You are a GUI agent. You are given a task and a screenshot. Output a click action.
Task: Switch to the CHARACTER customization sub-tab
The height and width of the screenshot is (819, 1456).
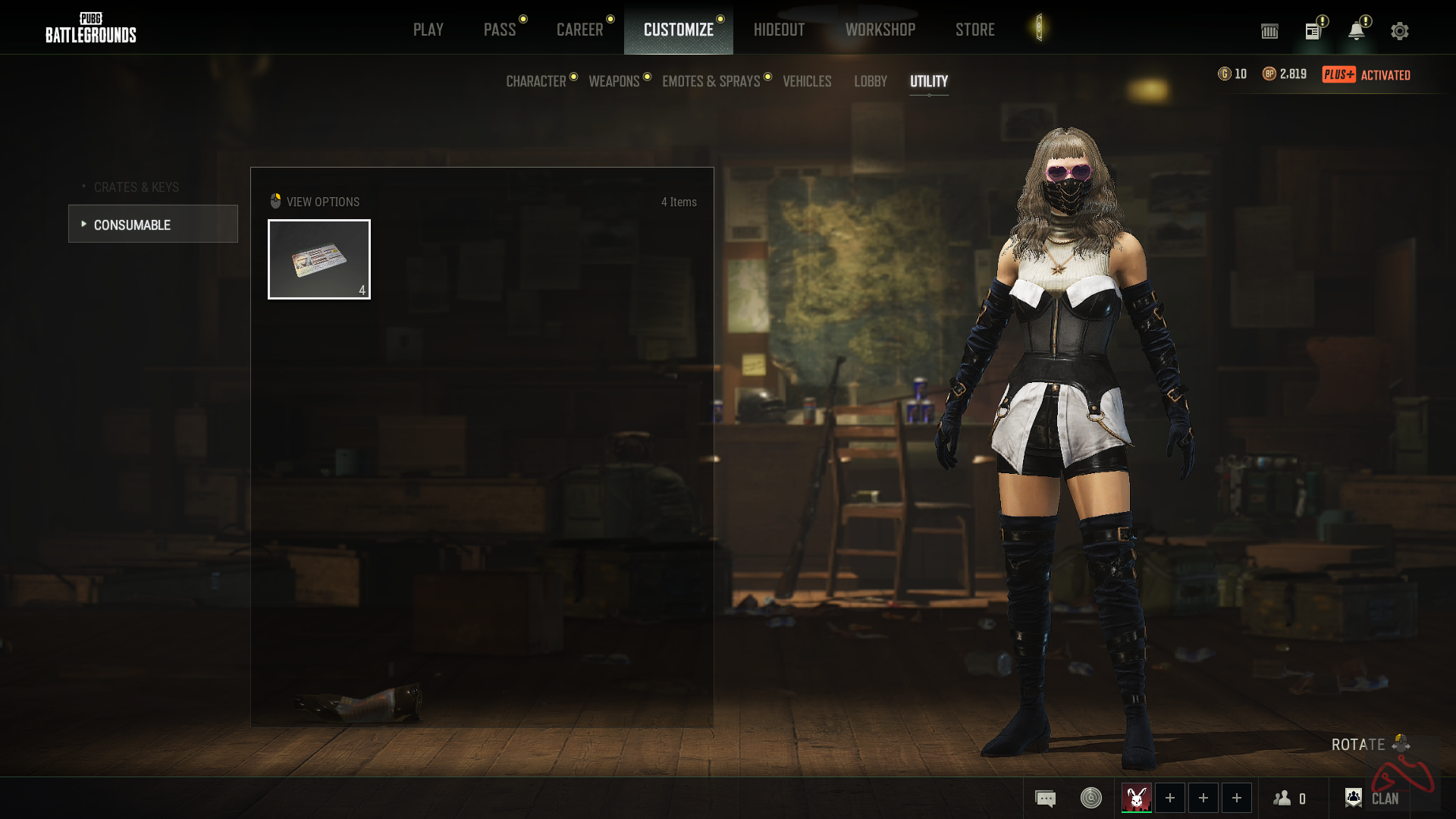click(x=536, y=81)
